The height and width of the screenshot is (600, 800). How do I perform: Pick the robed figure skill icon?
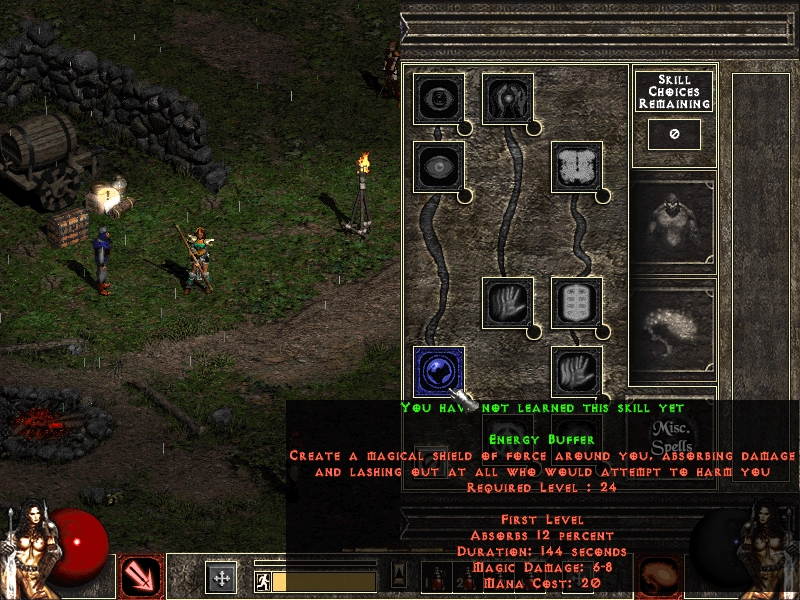(507, 98)
